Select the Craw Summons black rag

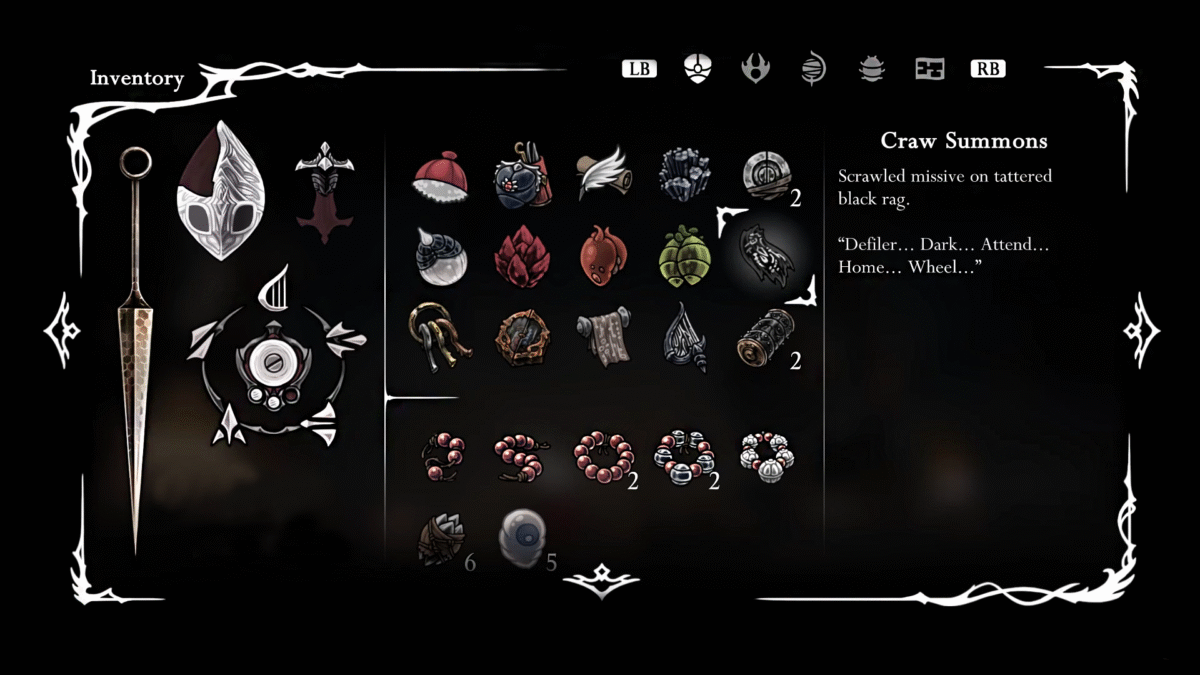[x=766, y=256]
